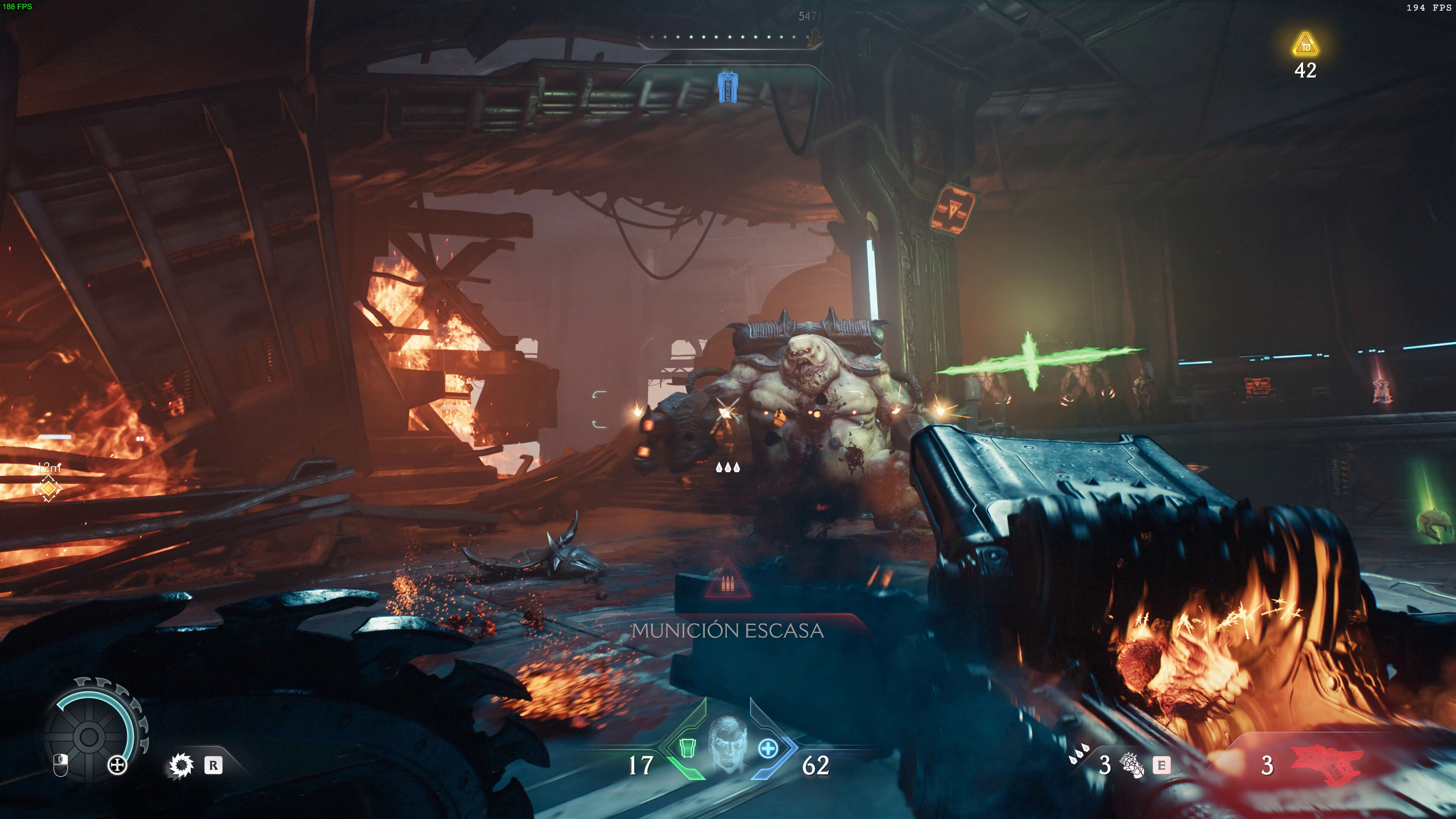Activate the gauntlet melee icon
1456x819 pixels.
[x=1131, y=765]
